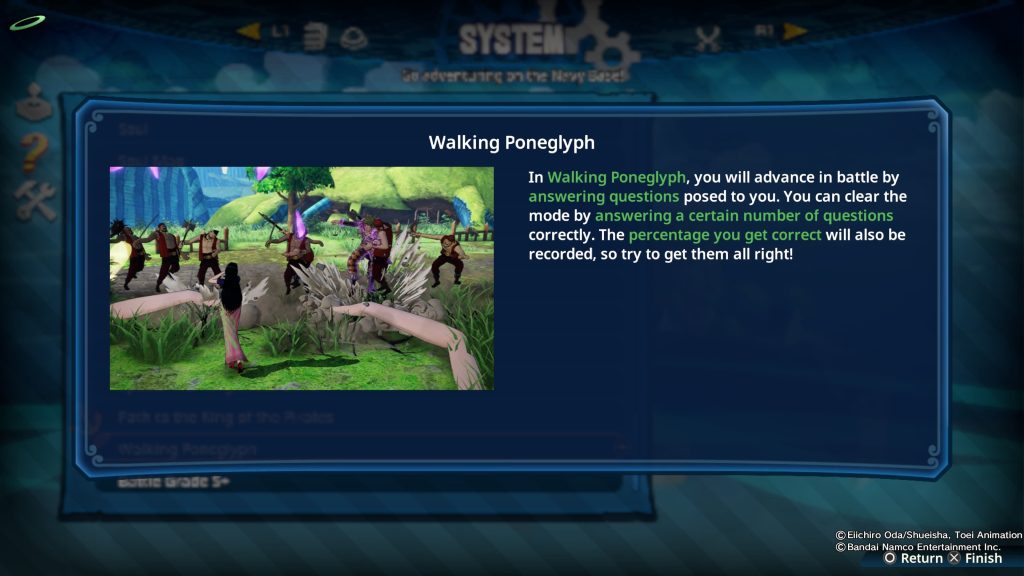Screen dimensions: 1024x576
Task: Switch to the straw hat tab icon
Action: [x=353, y=38]
